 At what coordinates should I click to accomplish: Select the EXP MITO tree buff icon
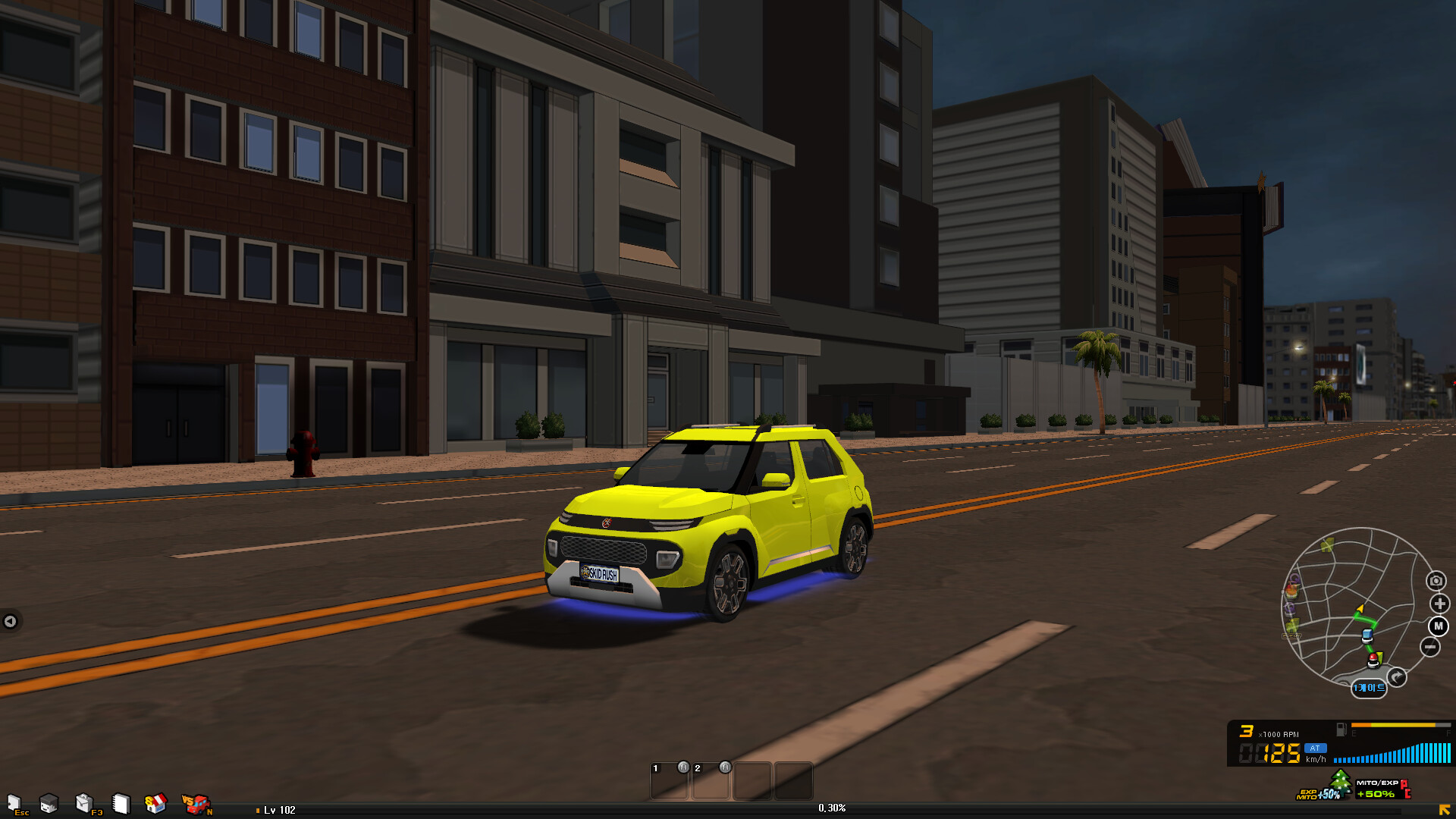click(1336, 781)
